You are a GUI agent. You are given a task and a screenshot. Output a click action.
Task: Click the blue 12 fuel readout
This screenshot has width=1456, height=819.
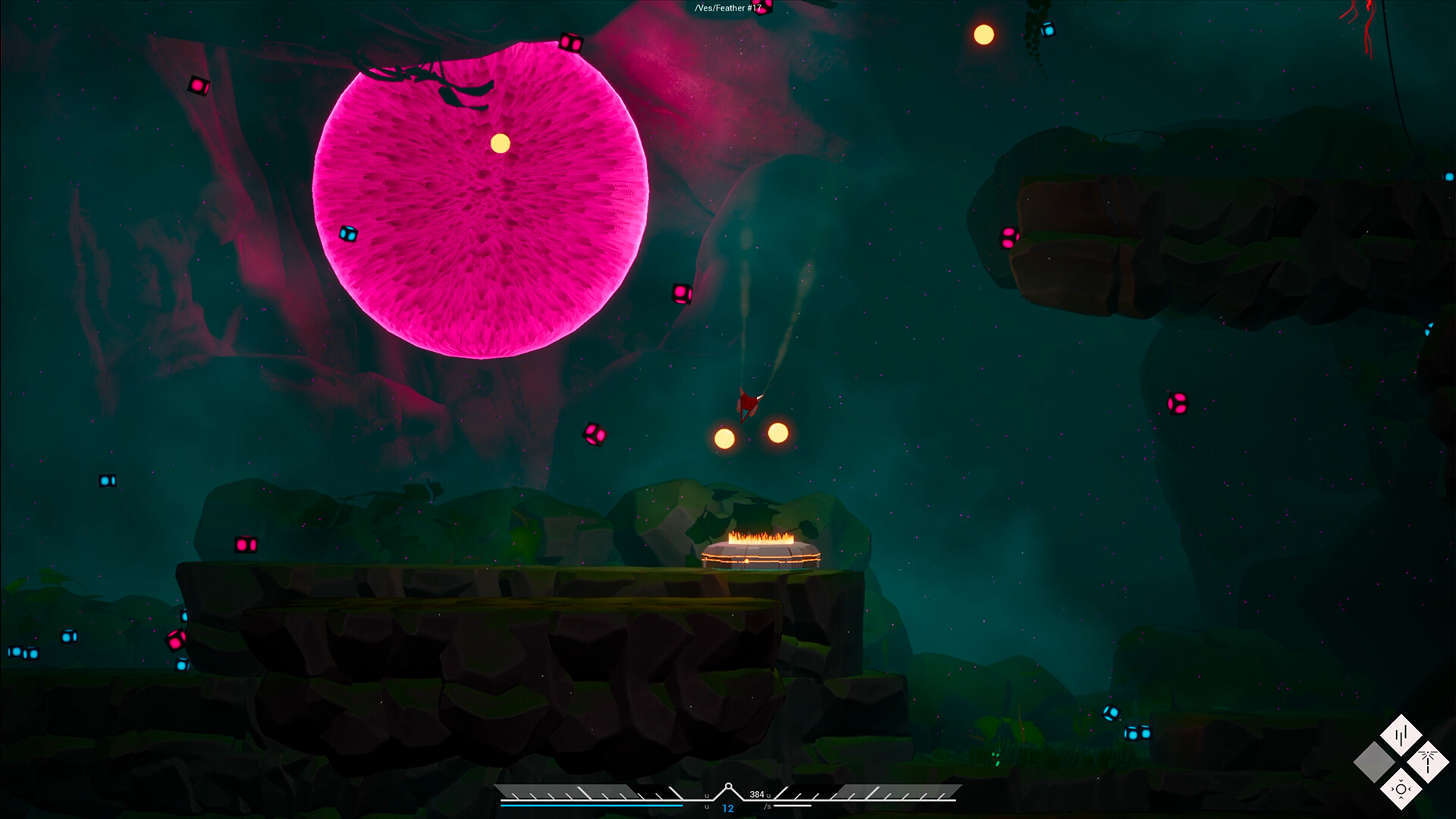tap(727, 808)
